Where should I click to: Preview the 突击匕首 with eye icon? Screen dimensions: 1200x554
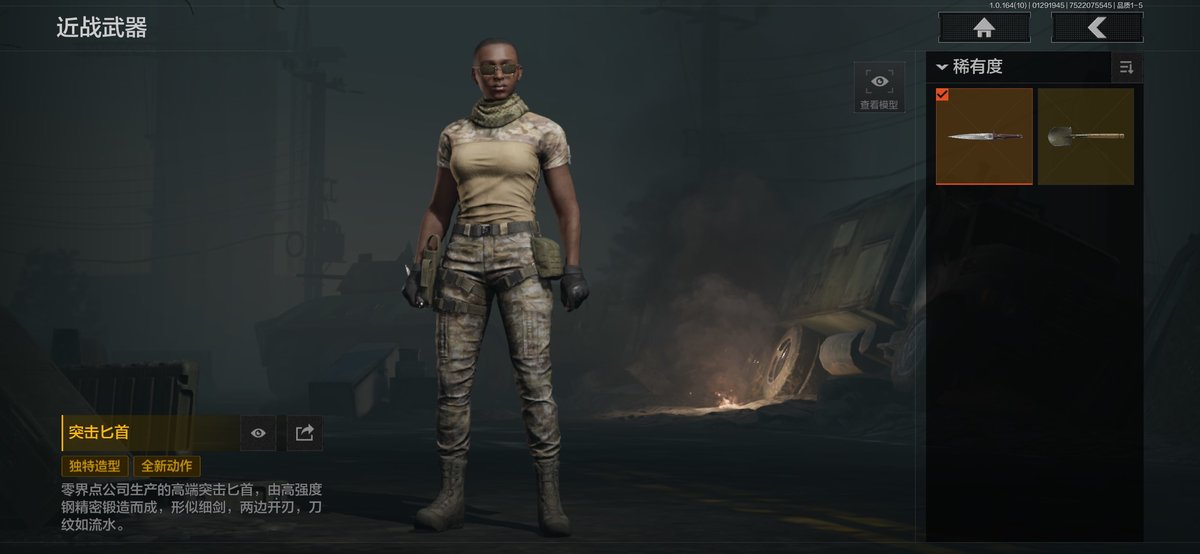(x=258, y=433)
